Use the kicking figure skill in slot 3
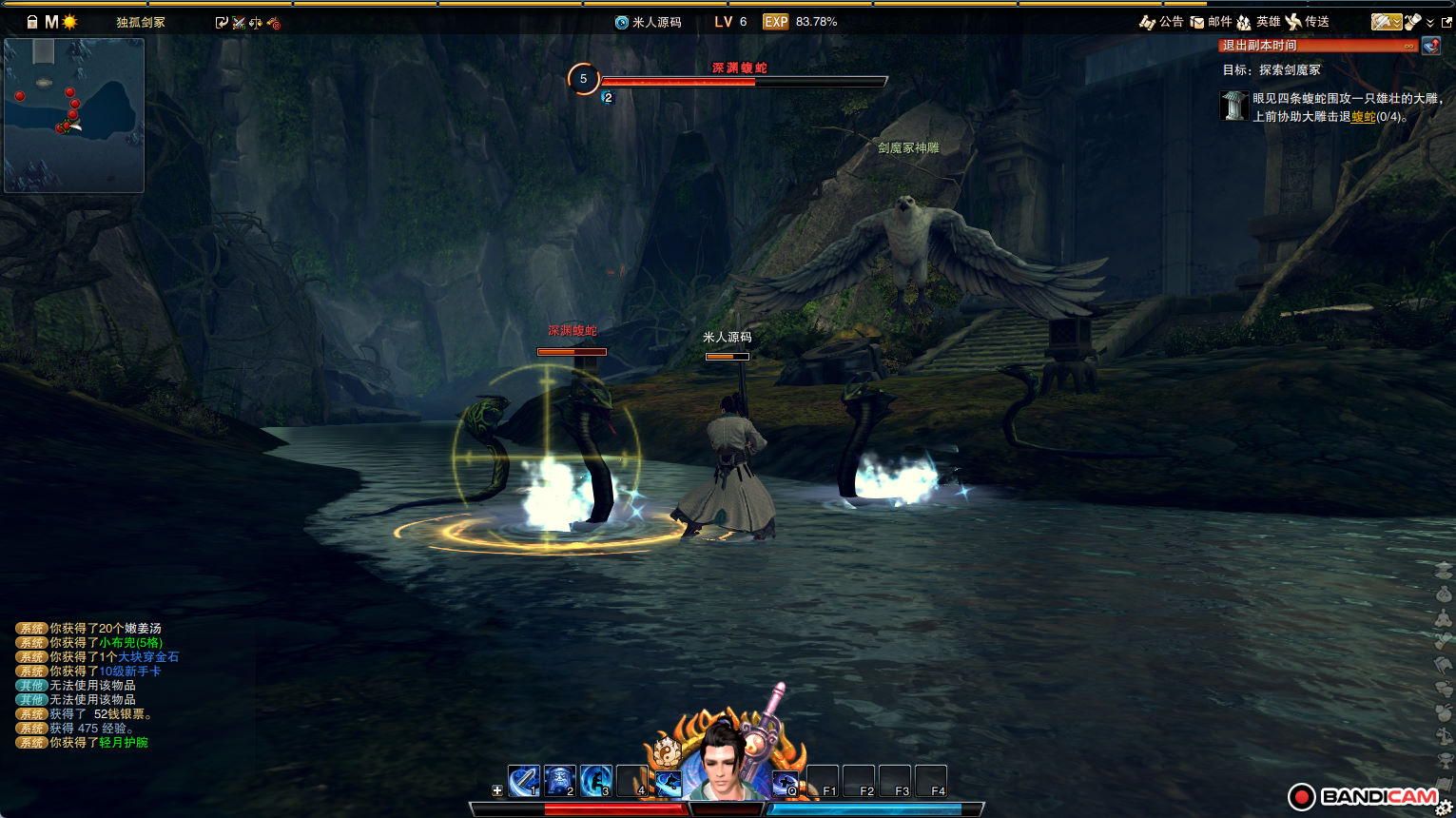Image resolution: width=1456 pixels, height=818 pixels. (x=596, y=781)
